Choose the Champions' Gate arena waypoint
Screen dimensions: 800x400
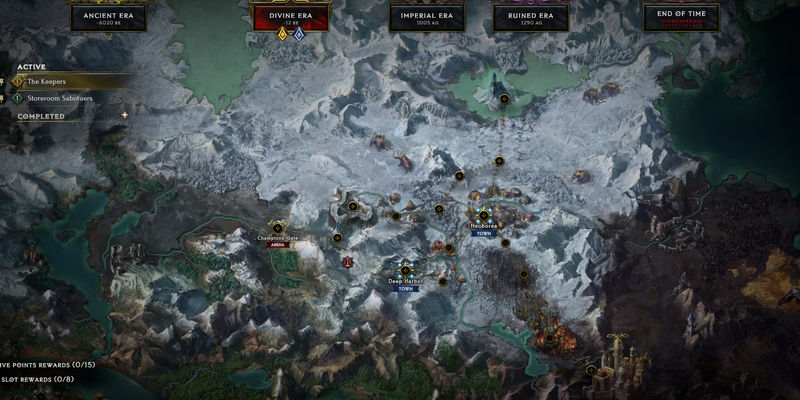pyautogui.click(x=278, y=228)
